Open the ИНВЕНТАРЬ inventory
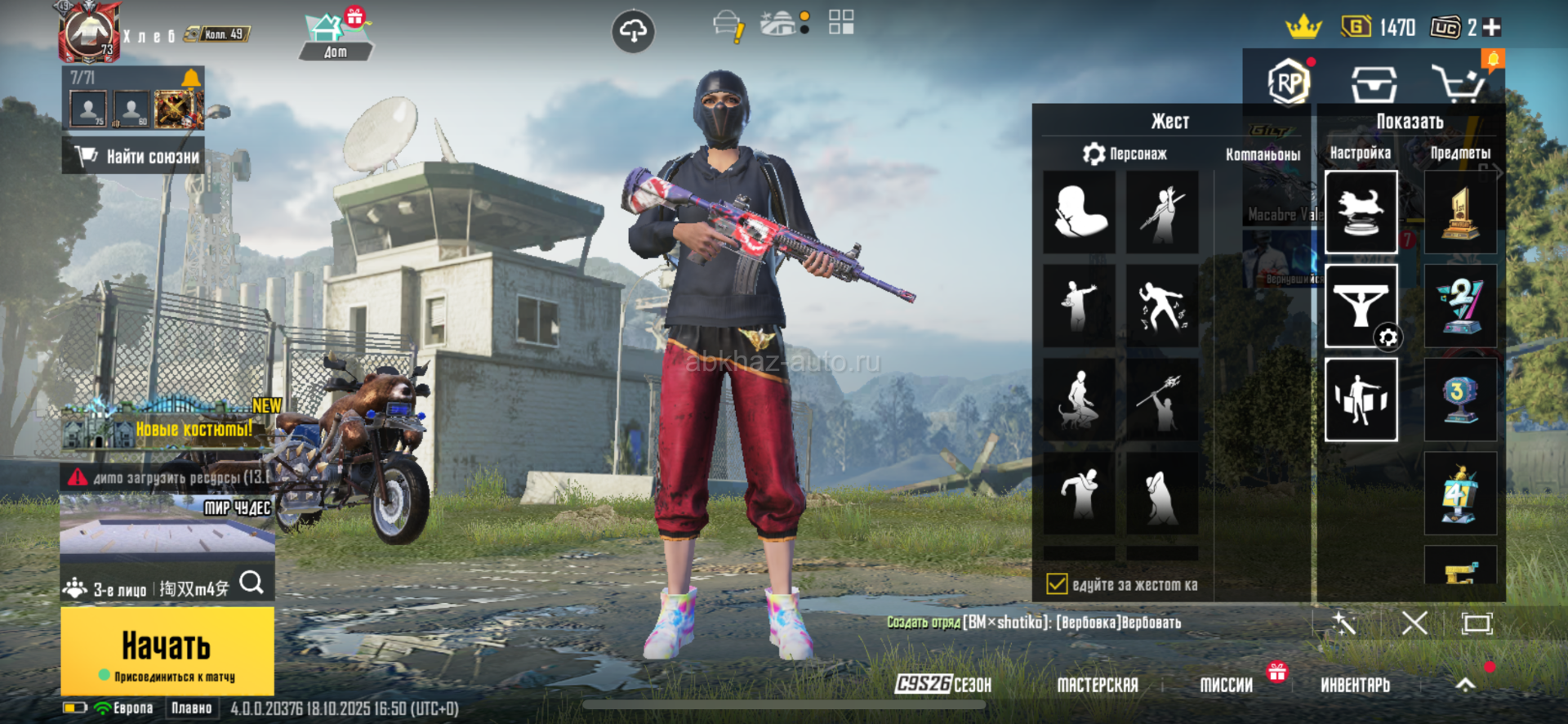 click(x=1355, y=685)
